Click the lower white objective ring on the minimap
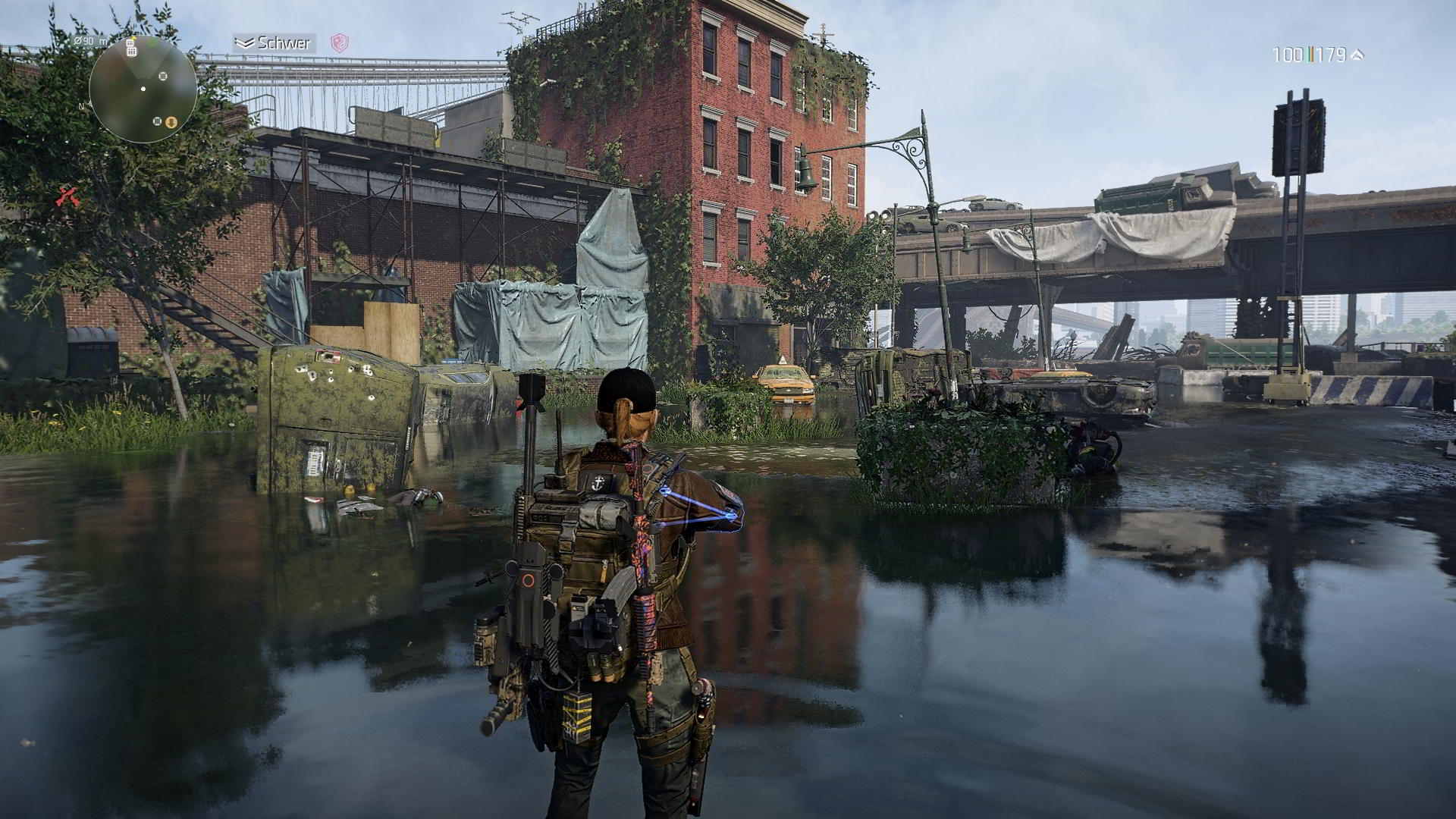The image size is (1456, 819). 157,121
